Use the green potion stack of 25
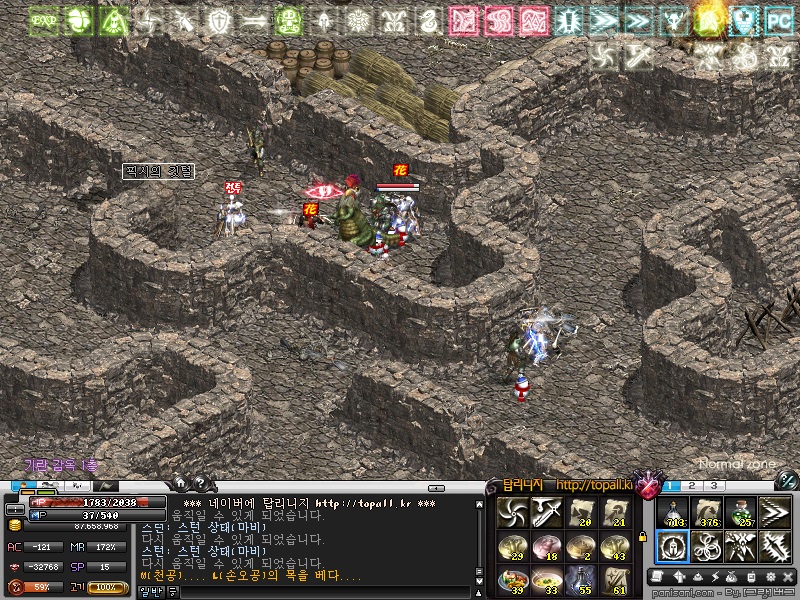The height and width of the screenshot is (600, 800). 741,513
